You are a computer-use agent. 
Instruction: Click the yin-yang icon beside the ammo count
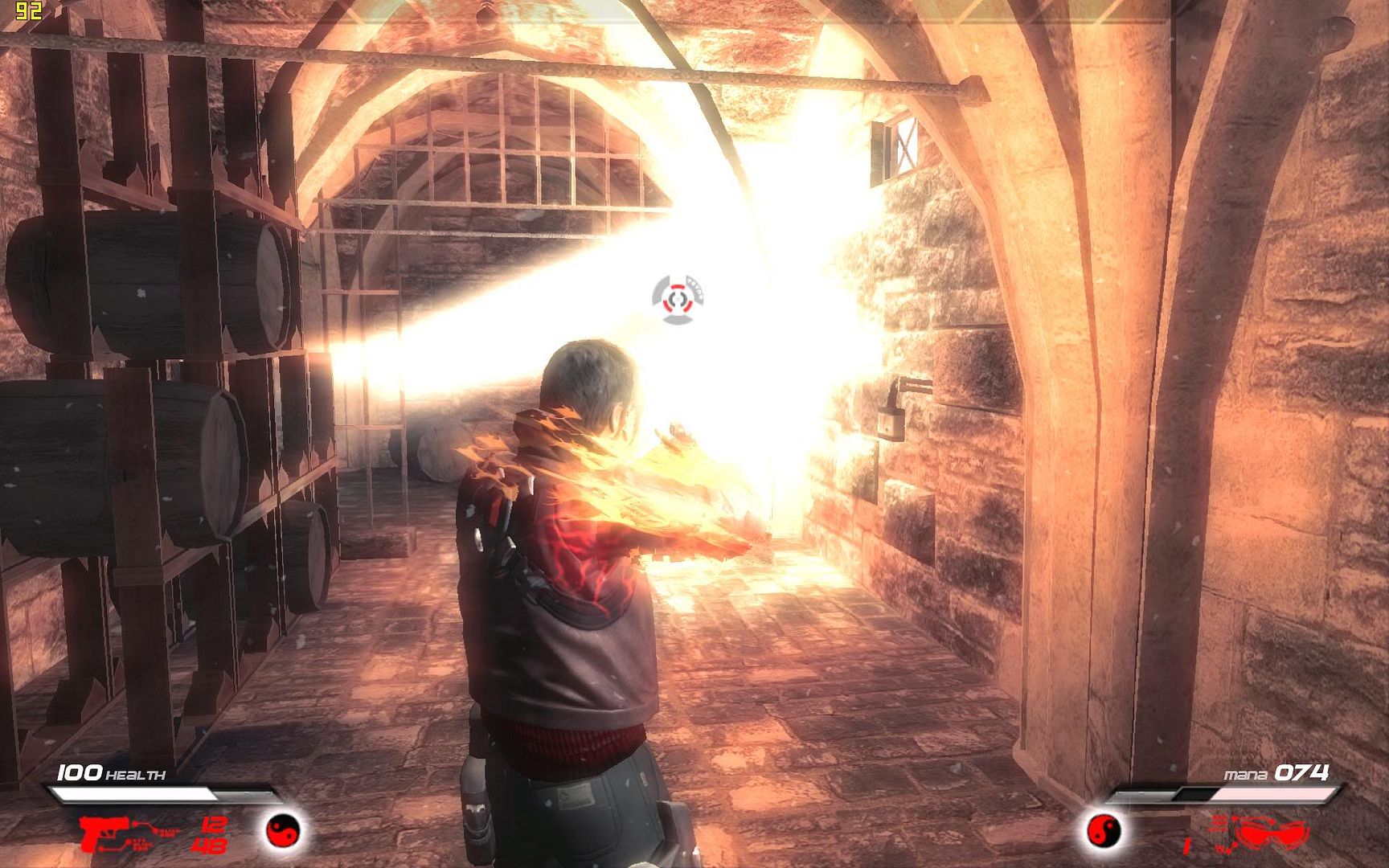(x=283, y=829)
